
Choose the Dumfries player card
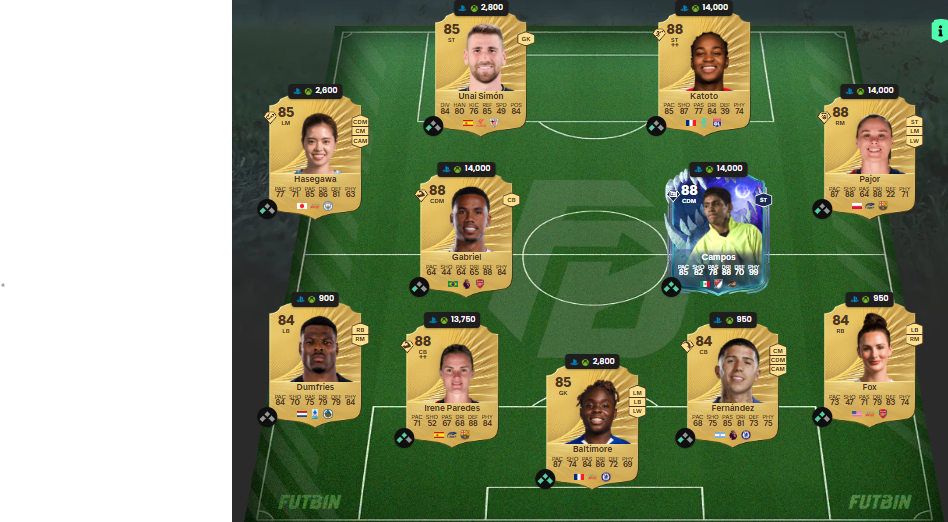315,358
